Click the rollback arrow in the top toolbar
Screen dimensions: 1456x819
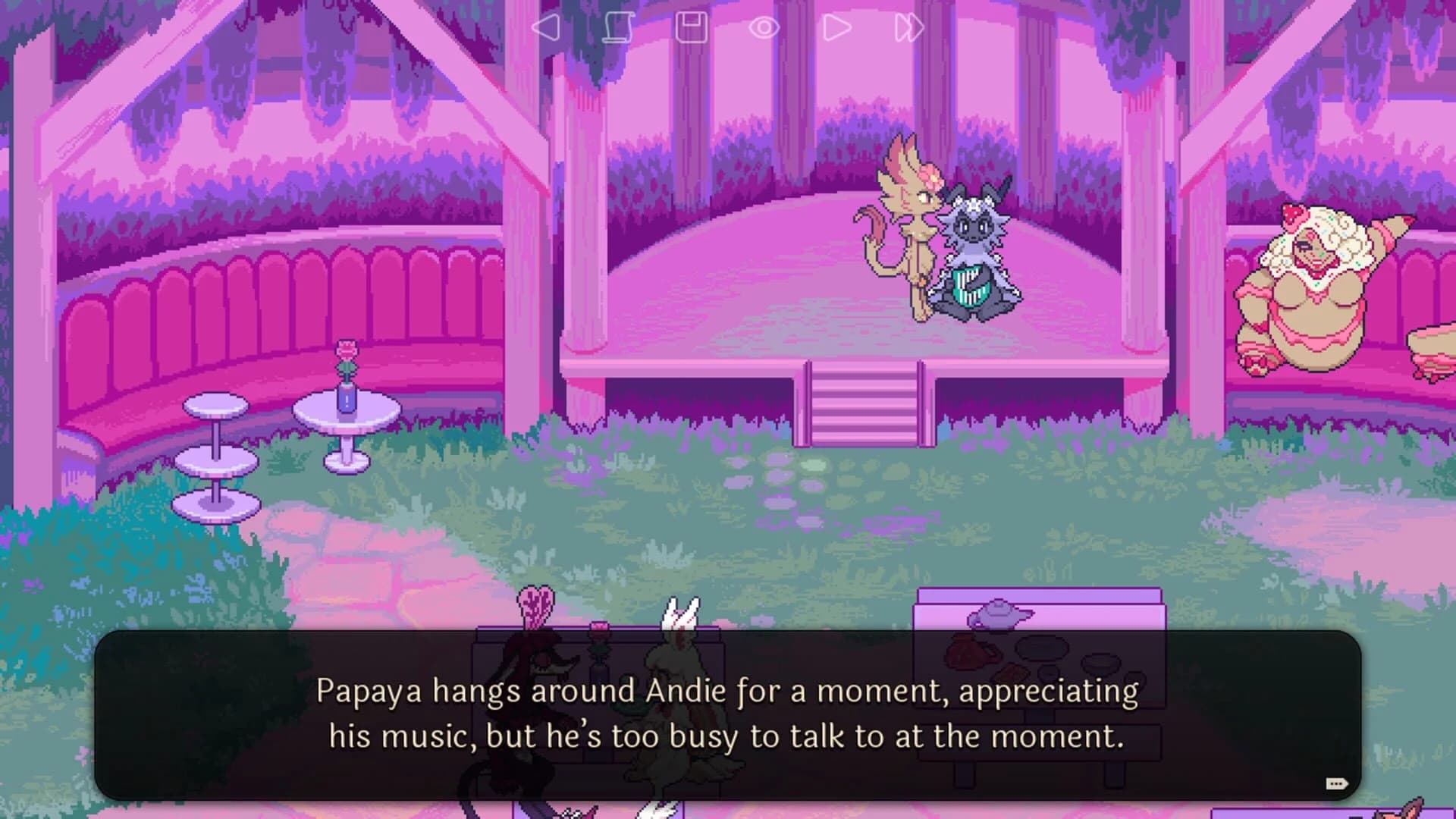tap(544, 27)
